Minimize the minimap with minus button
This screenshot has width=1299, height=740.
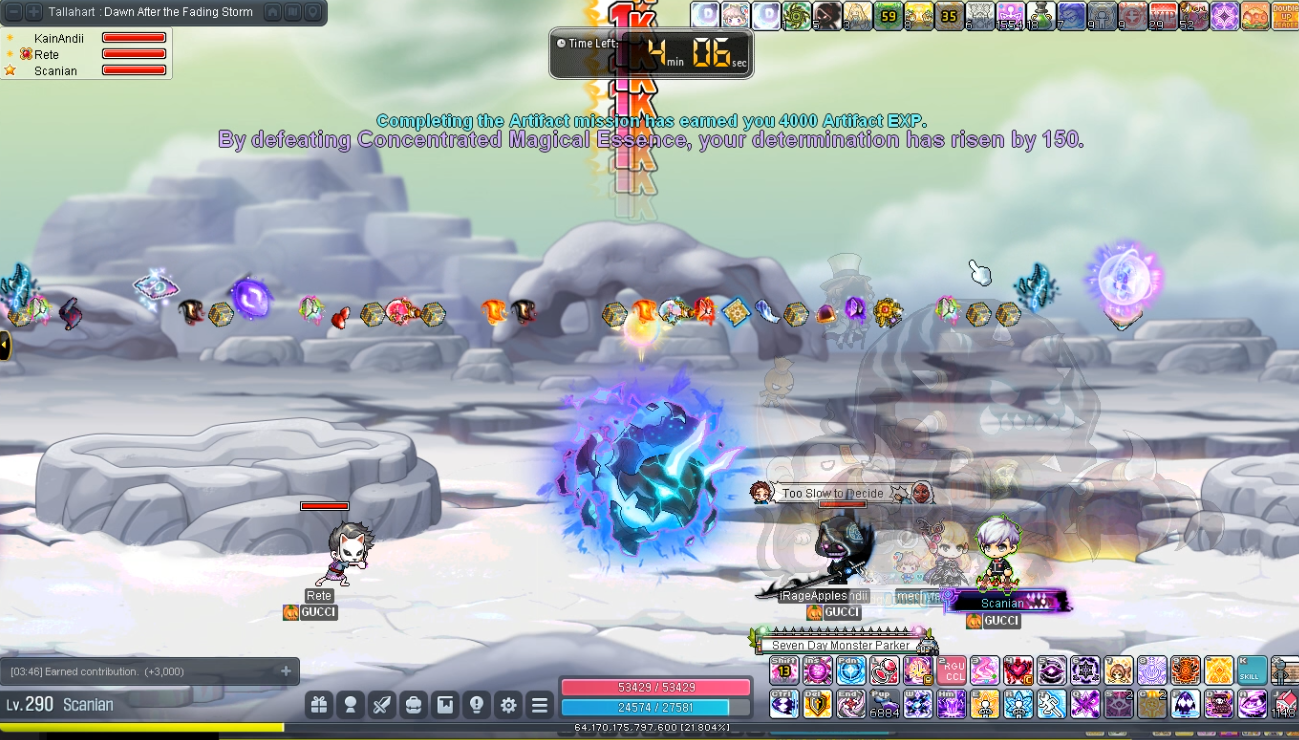[x=15, y=12]
